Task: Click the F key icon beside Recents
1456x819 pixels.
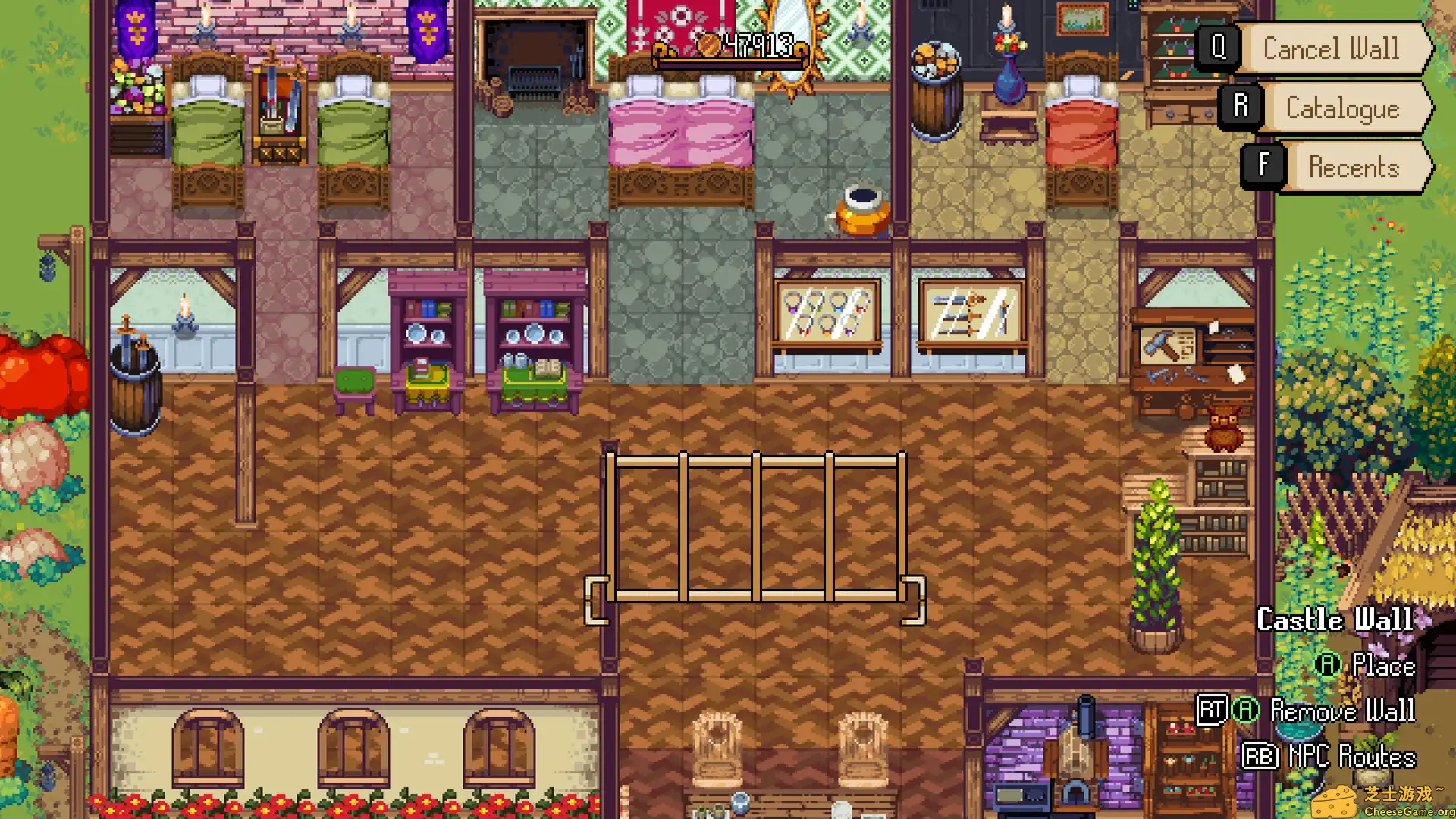Action: [1262, 167]
